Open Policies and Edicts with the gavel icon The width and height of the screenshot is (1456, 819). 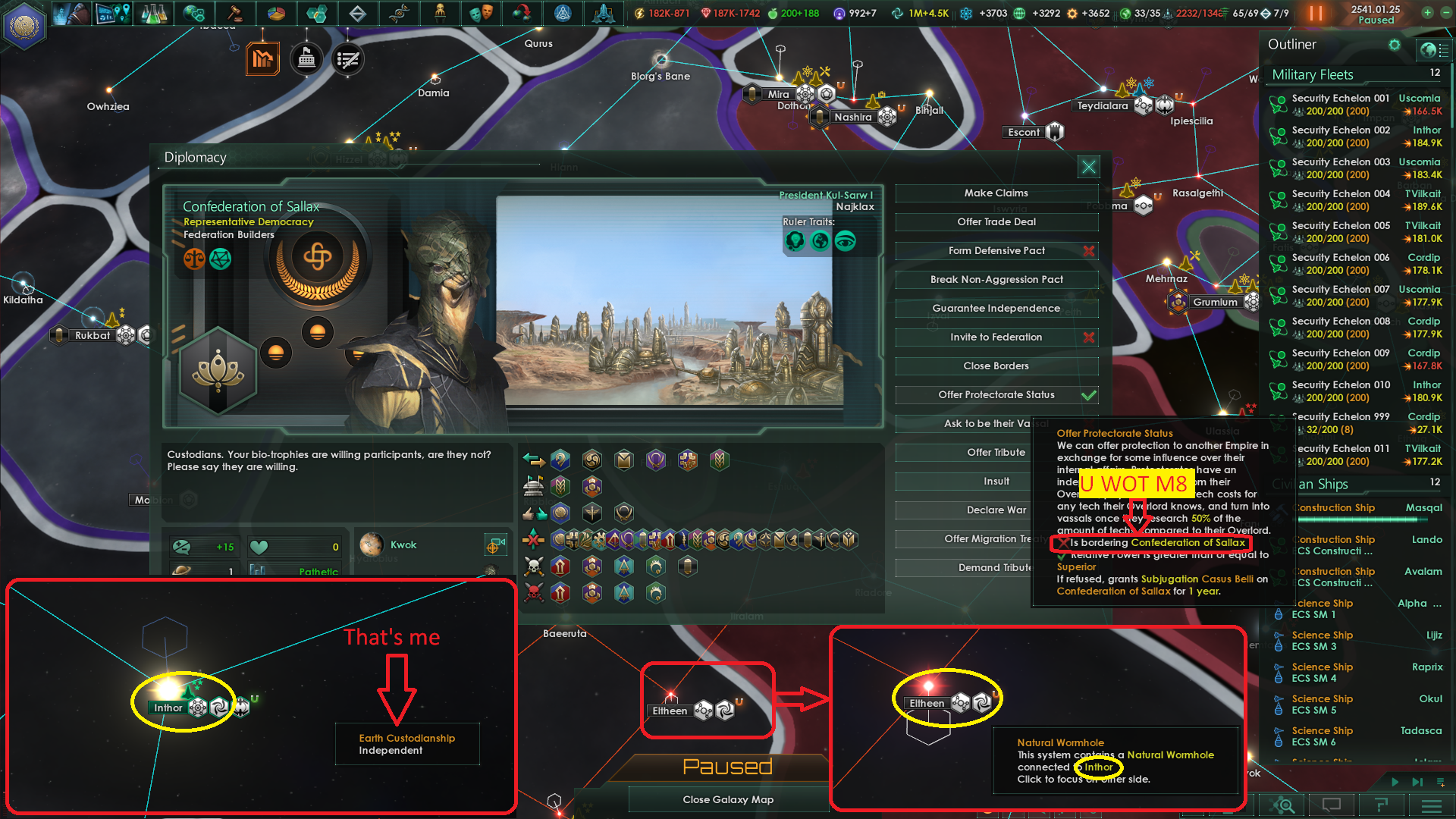click(x=235, y=13)
